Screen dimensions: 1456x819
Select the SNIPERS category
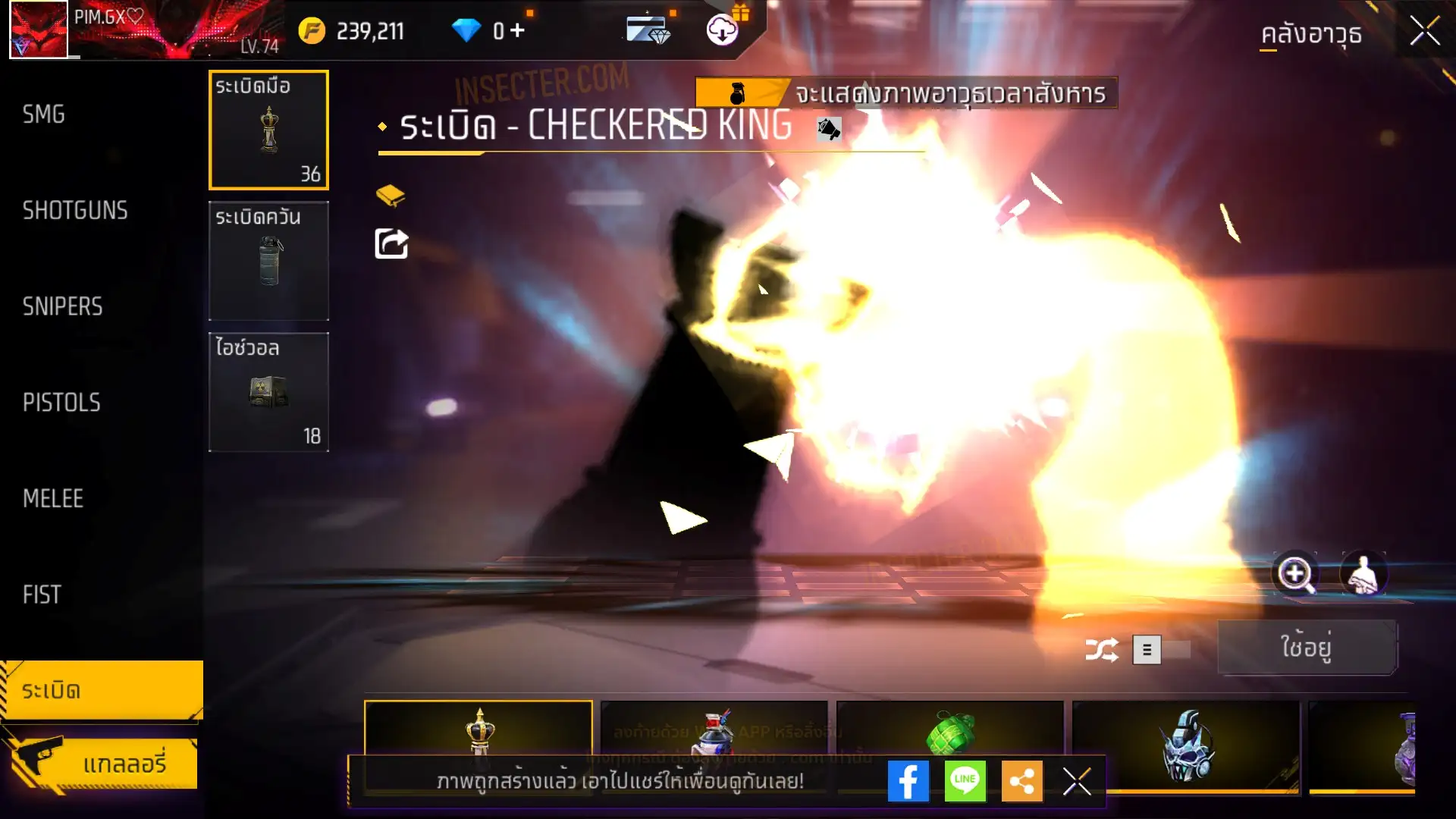tap(62, 306)
